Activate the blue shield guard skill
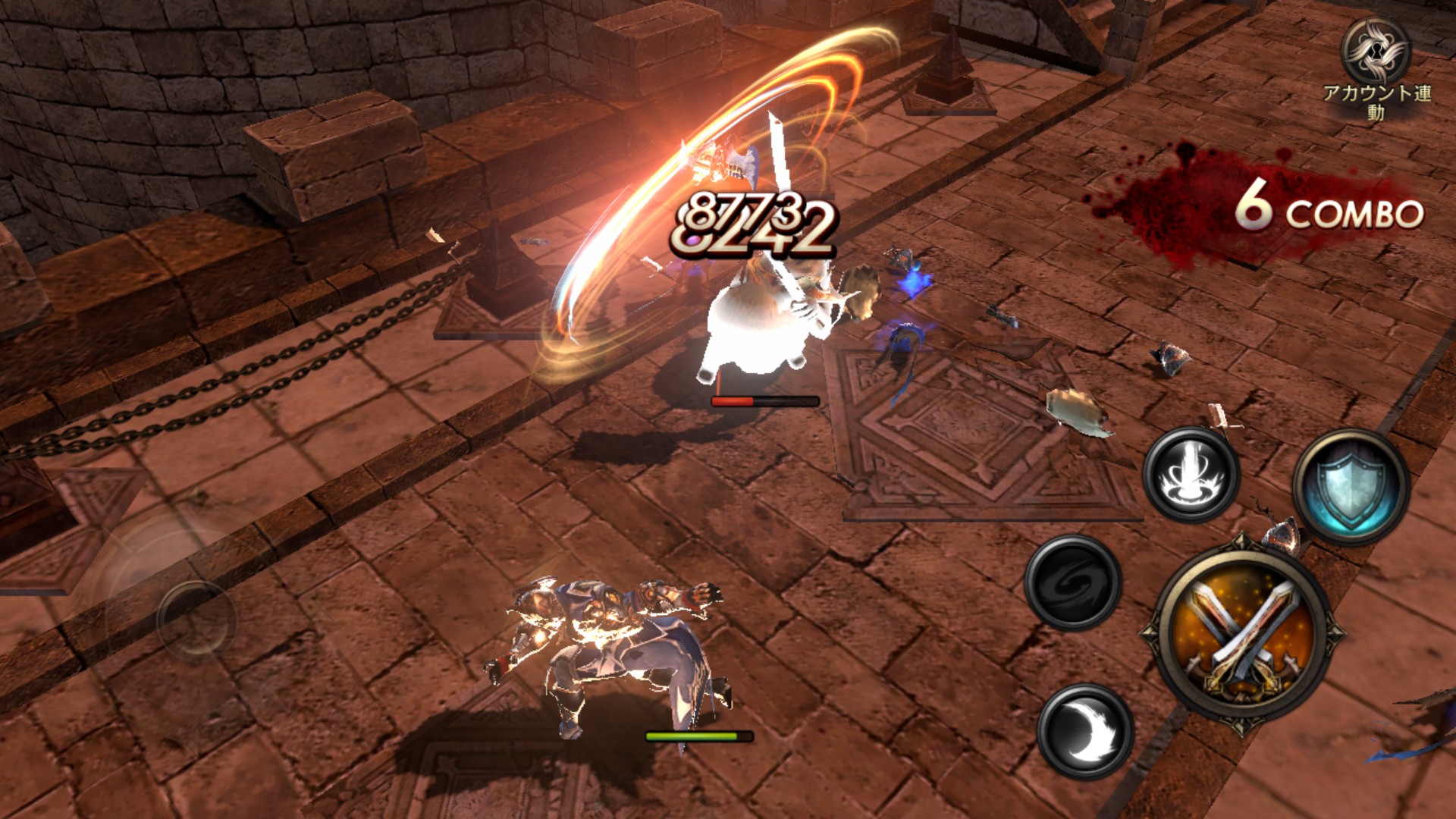This screenshot has width=1456, height=819. [1351, 488]
